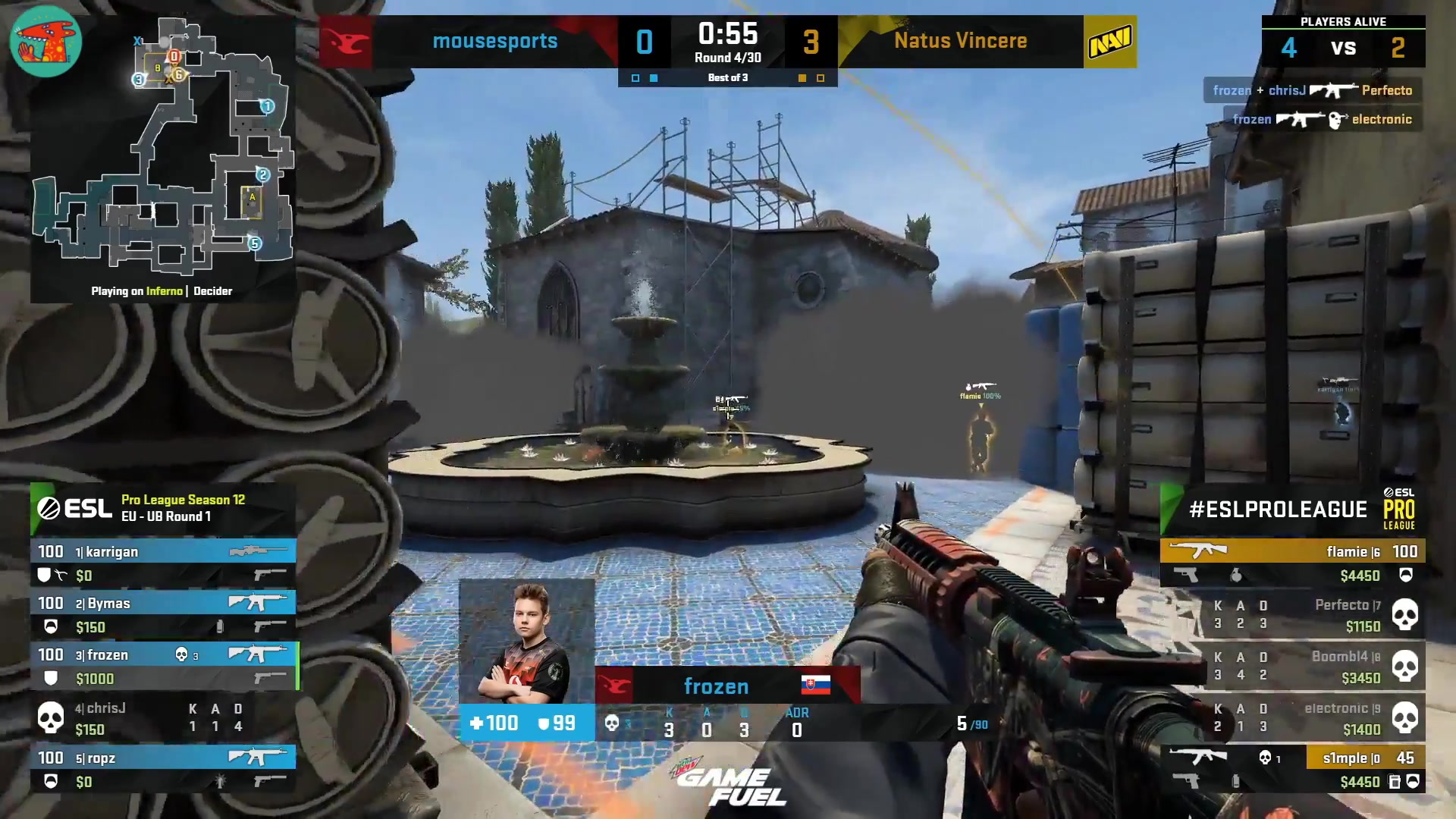Select dead player chrisJ's row
The width and height of the screenshot is (1456, 819).
click(163, 717)
